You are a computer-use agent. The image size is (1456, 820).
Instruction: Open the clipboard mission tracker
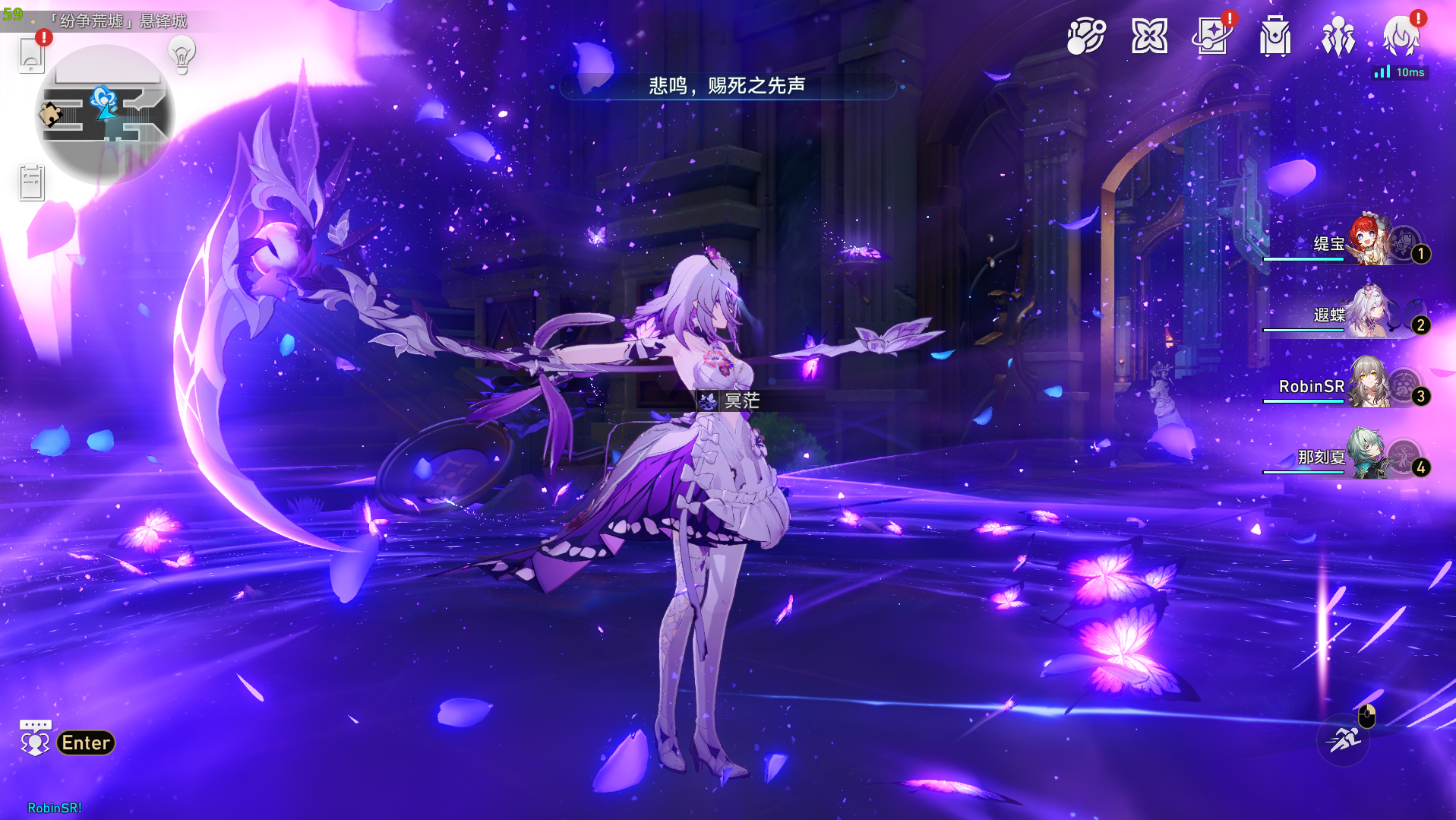pyautogui.click(x=31, y=182)
